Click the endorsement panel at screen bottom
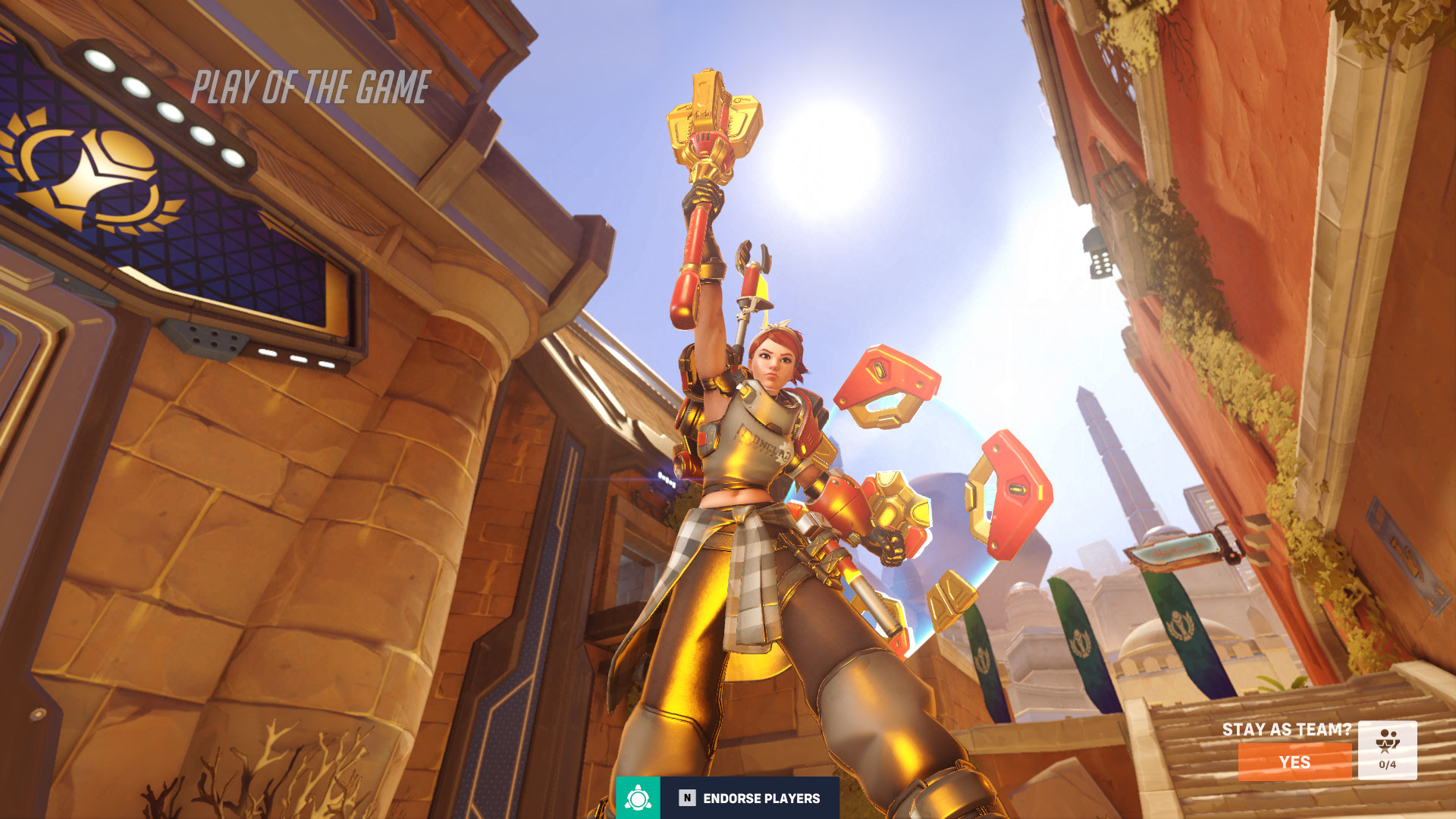Viewport: 1456px width, 819px height. tap(728, 798)
